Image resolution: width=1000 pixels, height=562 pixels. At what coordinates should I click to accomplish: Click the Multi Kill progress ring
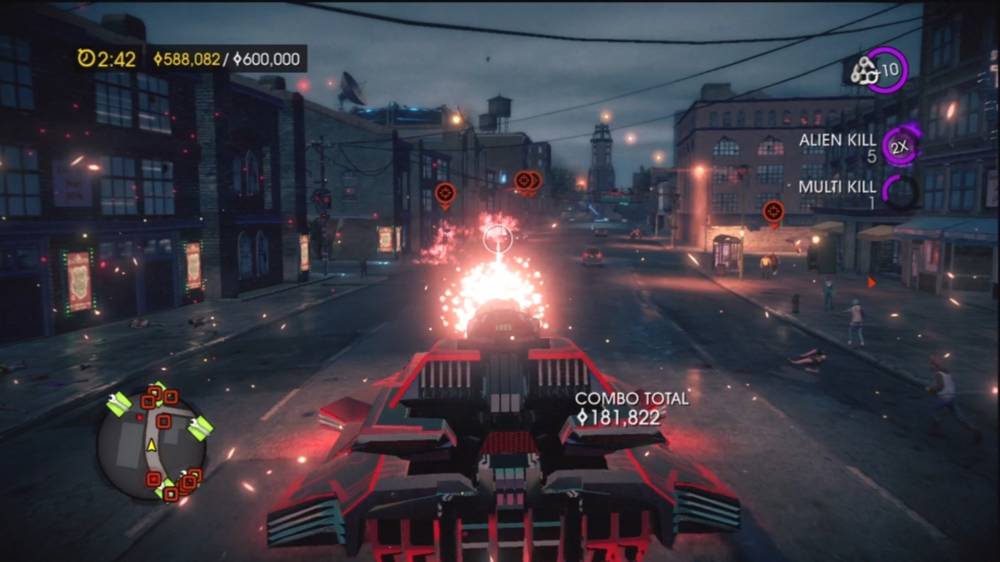pos(901,191)
